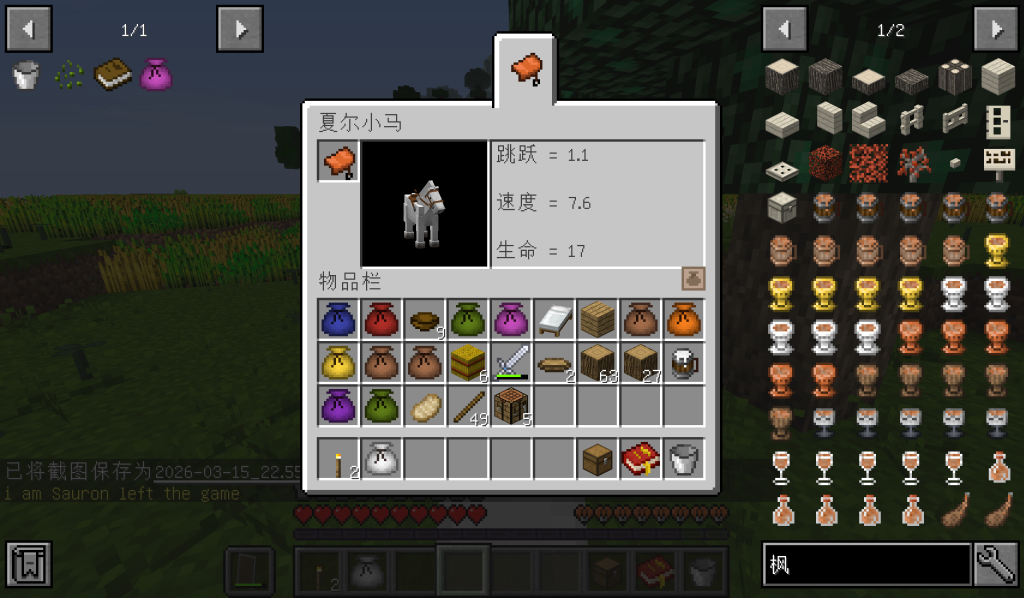The width and height of the screenshot is (1024, 598).
Task: Select the ale mug item
Action: (x=683, y=362)
